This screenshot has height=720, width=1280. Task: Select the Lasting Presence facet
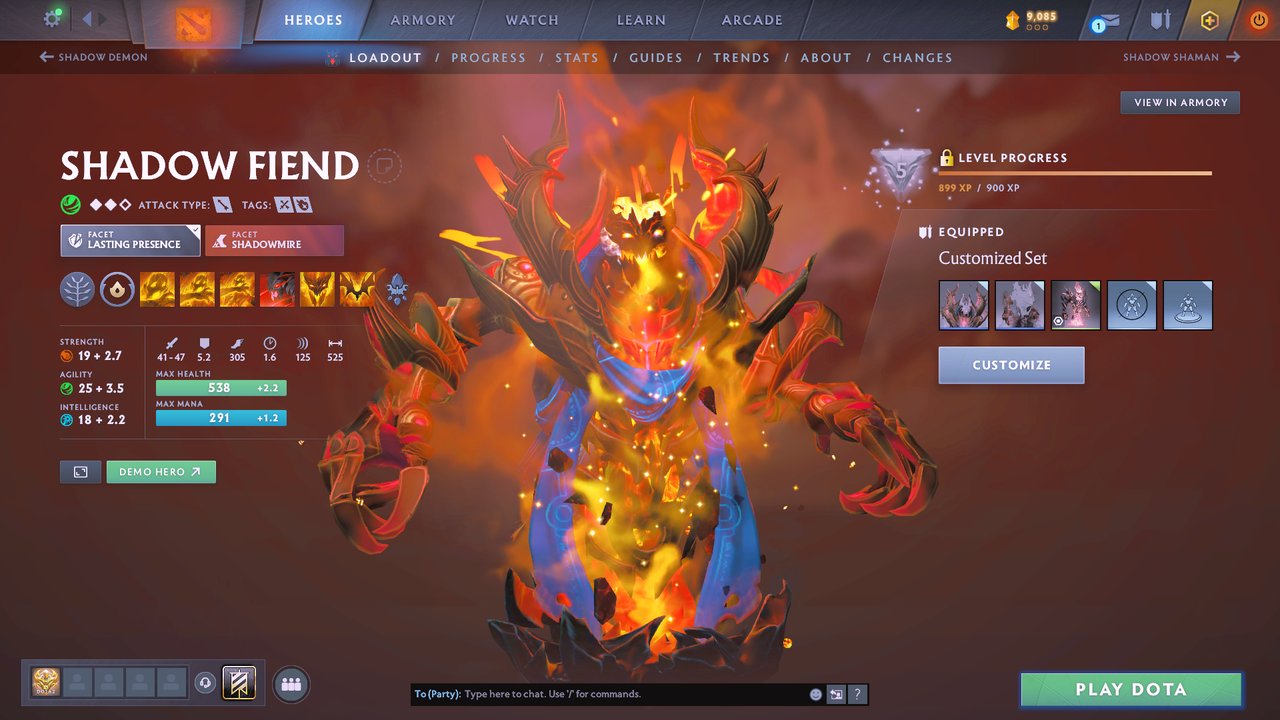(x=130, y=240)
